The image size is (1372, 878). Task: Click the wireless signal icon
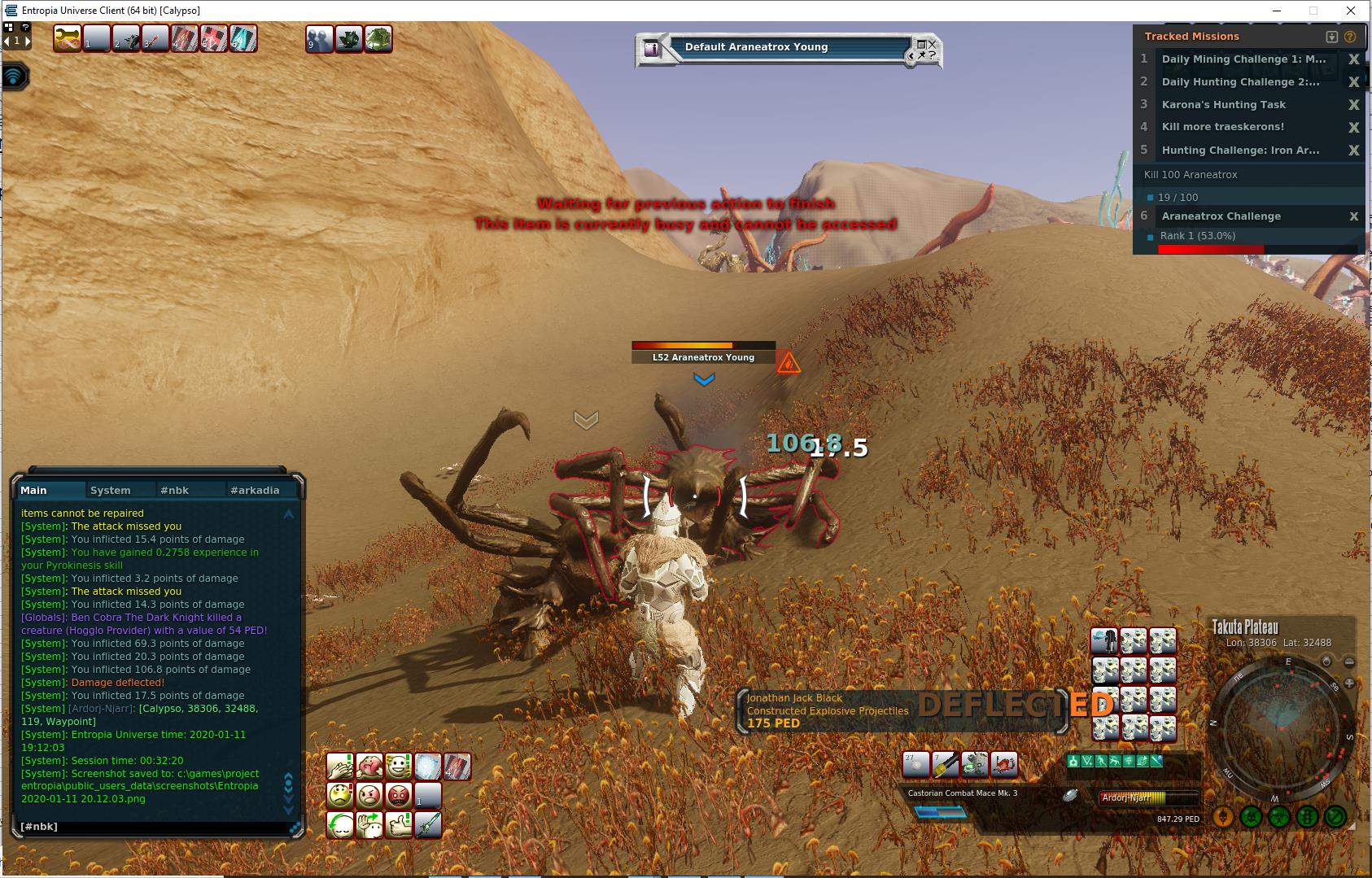[15, 76]
